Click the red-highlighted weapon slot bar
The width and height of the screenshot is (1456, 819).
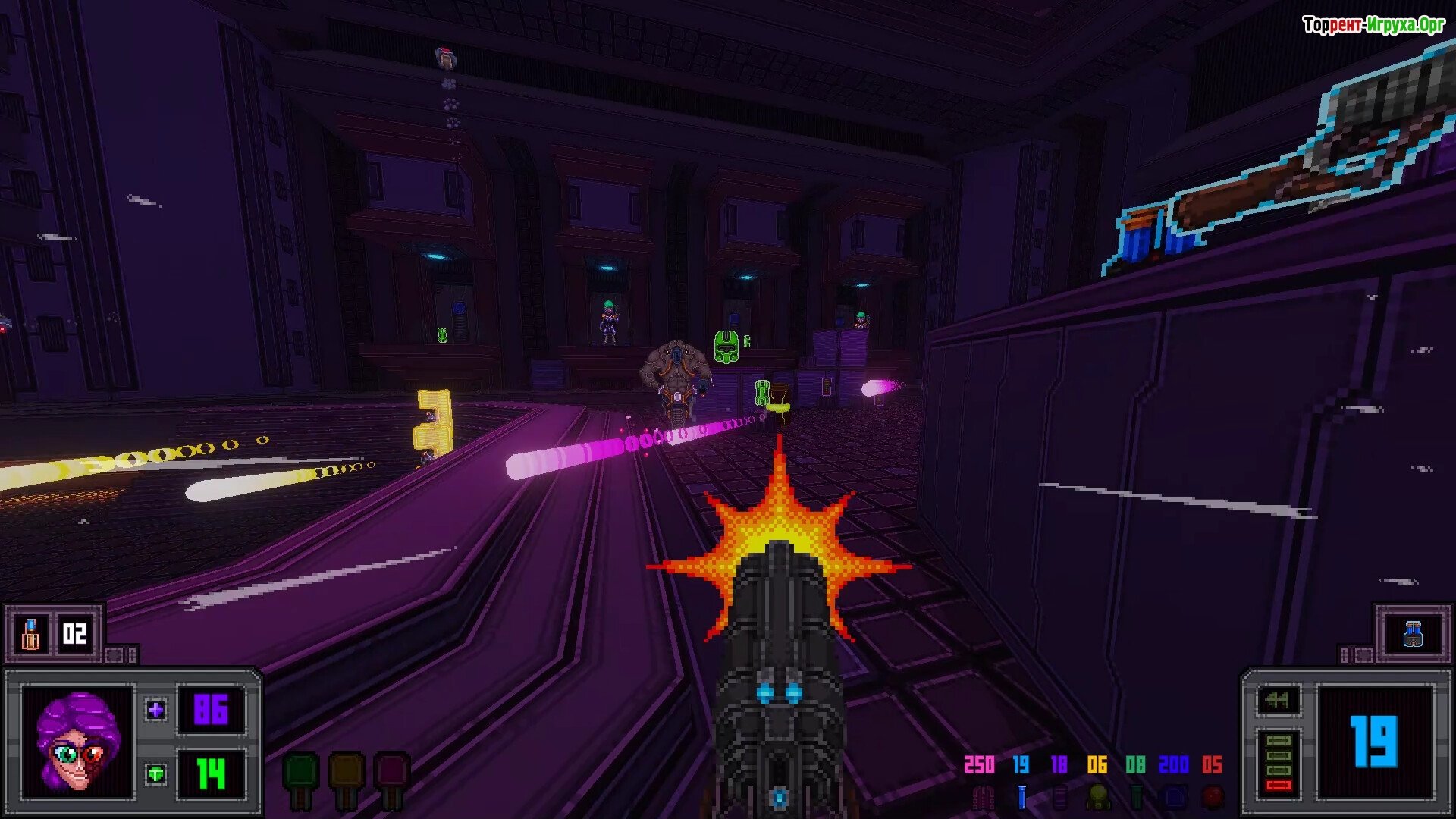[1279, 786]
